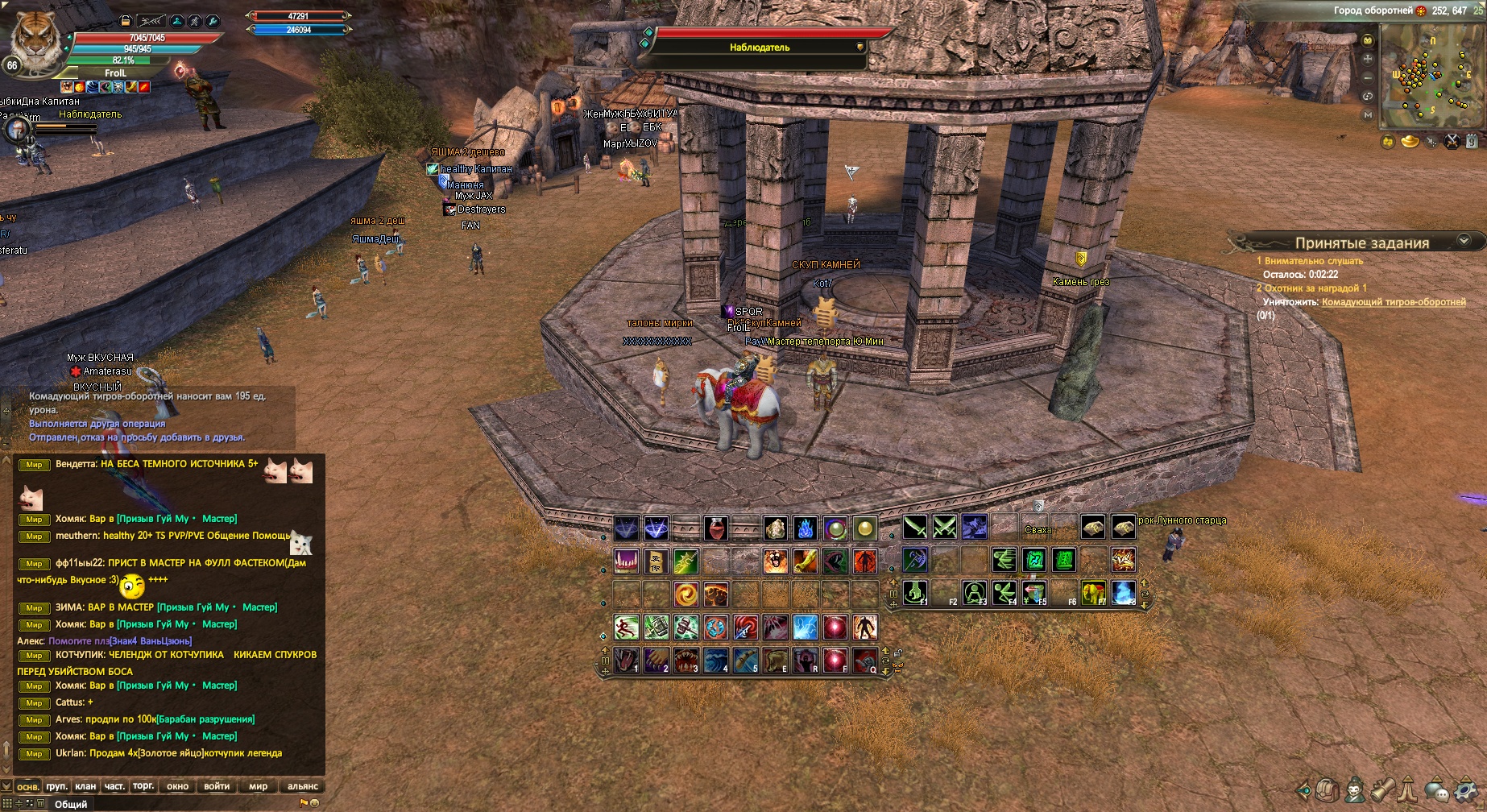Open the gold ingot shop icon
1487x812 pixels.
coord(1410,142)
